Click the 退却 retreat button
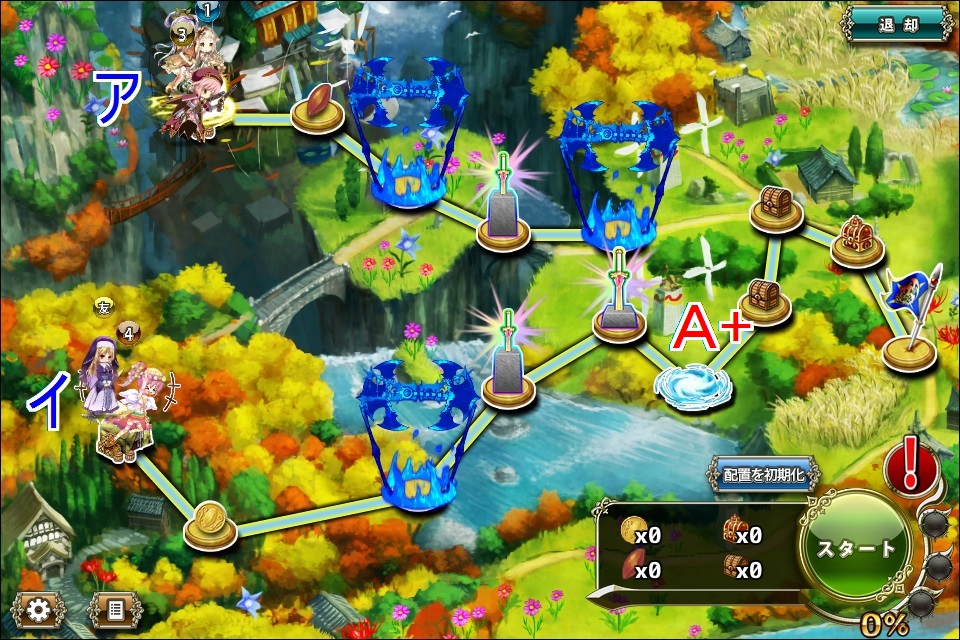This screenshot has width=960, height=640. pyautogui.click(x=896, y=25)
